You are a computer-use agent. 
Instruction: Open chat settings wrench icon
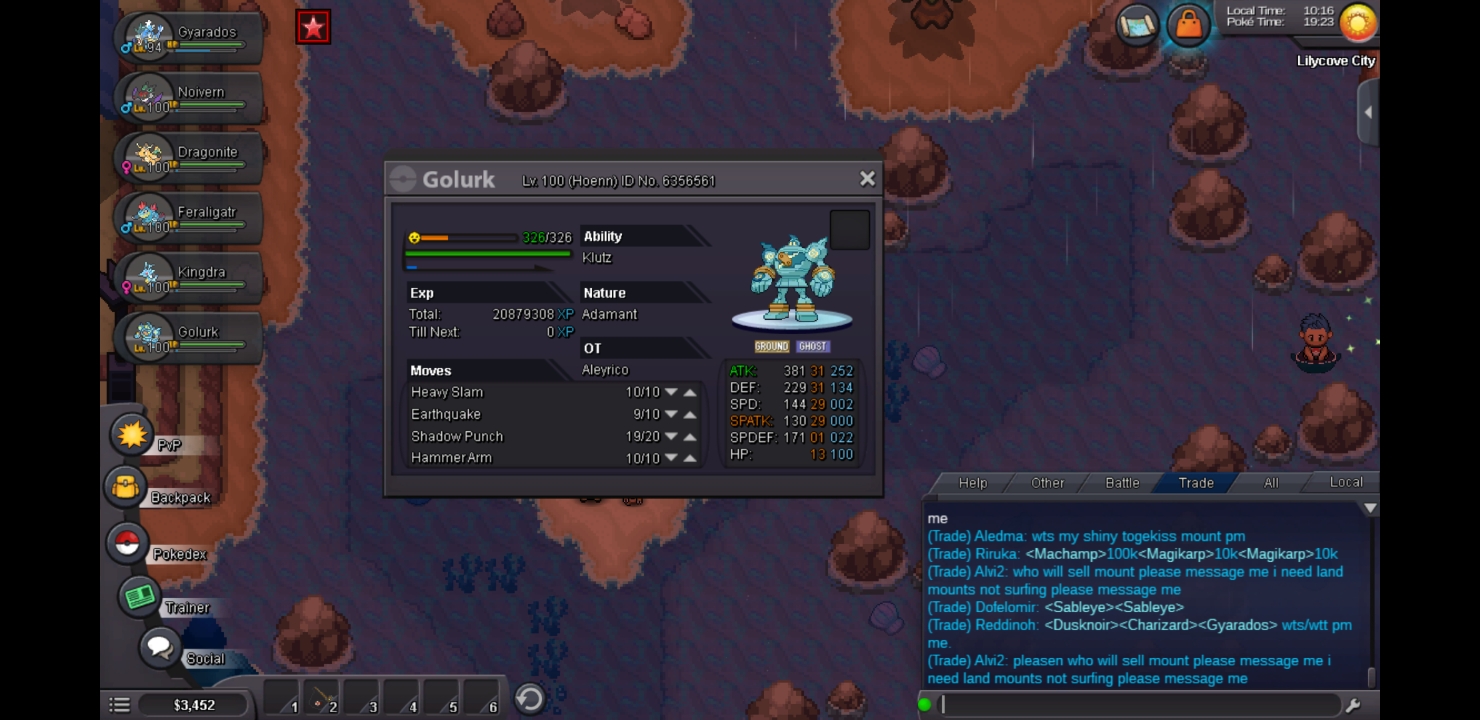pos(1353,705)
